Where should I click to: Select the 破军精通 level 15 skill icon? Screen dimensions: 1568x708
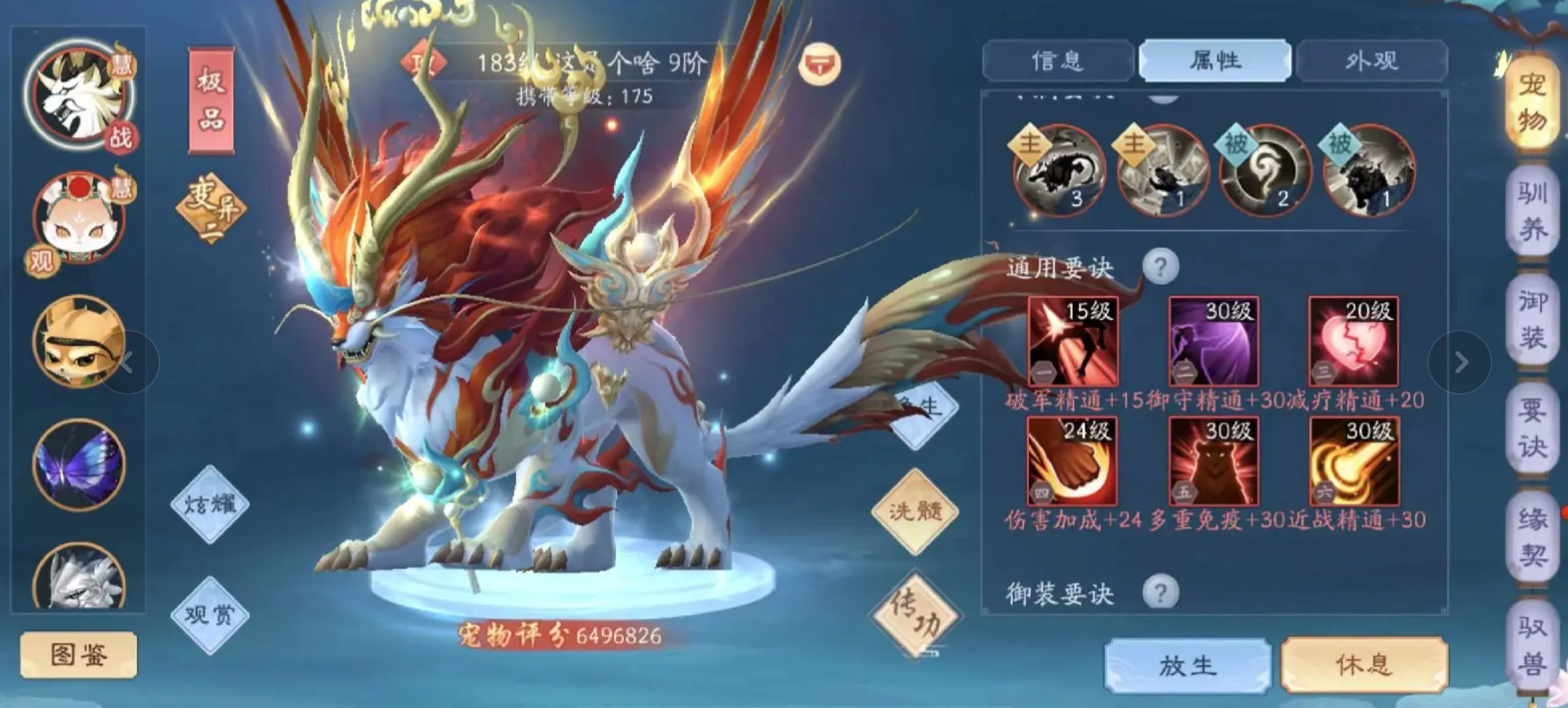pos(1072,341)
